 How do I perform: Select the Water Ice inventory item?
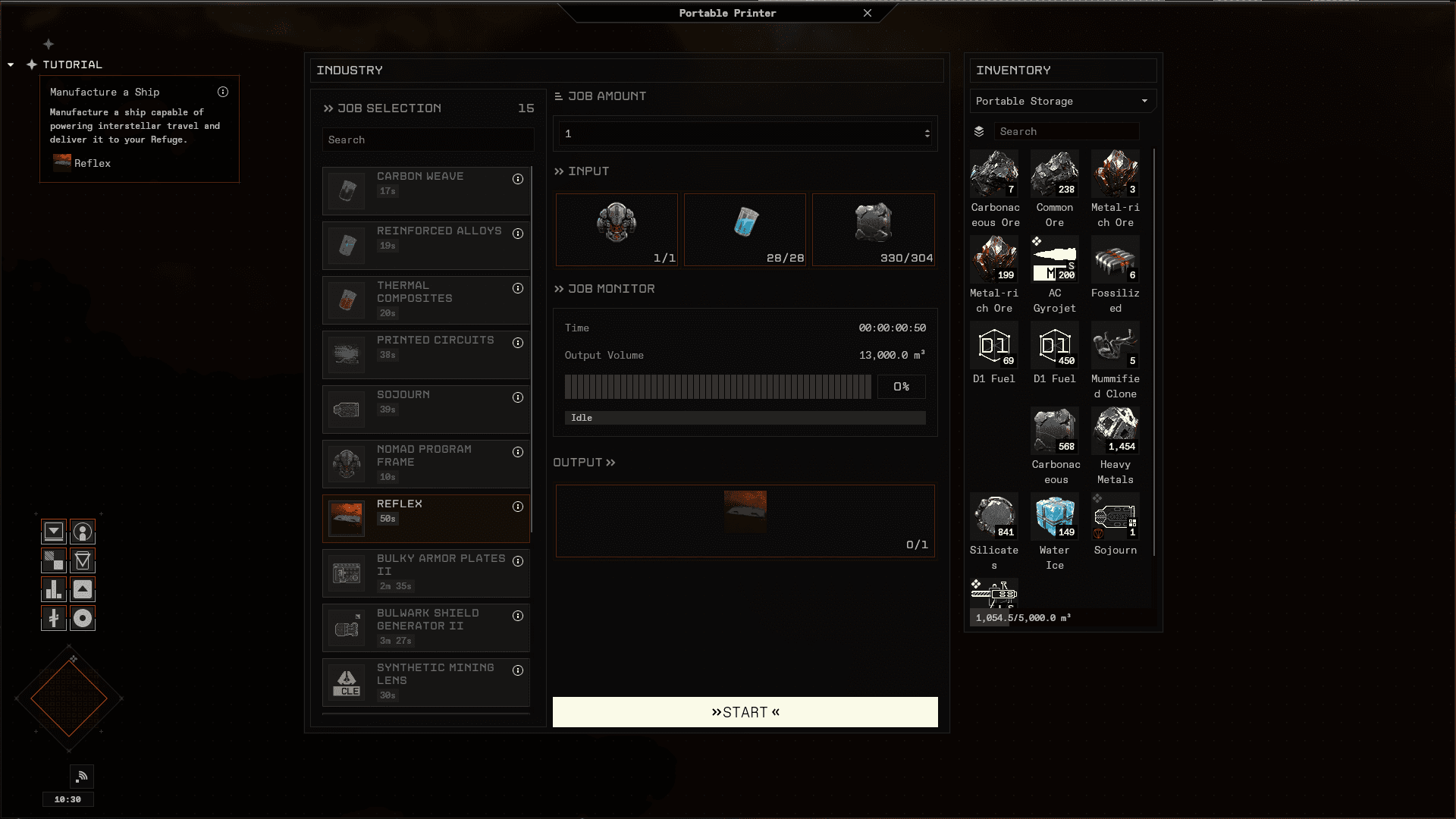[x=1054, y=517]
